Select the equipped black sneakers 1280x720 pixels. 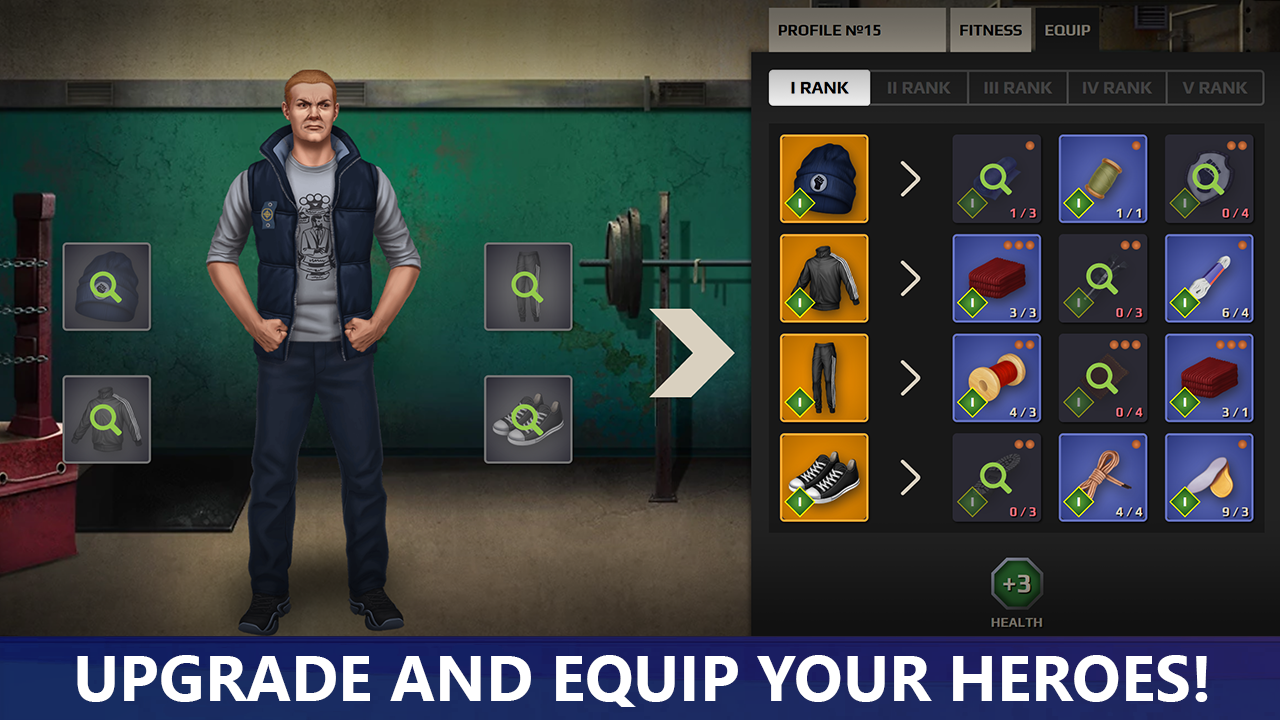click(824, 478)
